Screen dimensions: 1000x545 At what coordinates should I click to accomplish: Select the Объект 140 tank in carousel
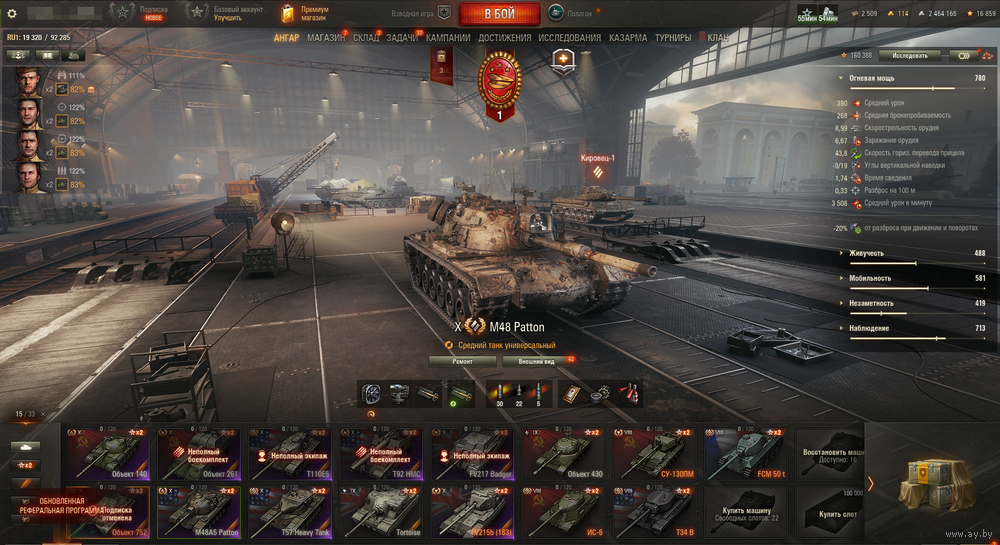tap(107, 454)
